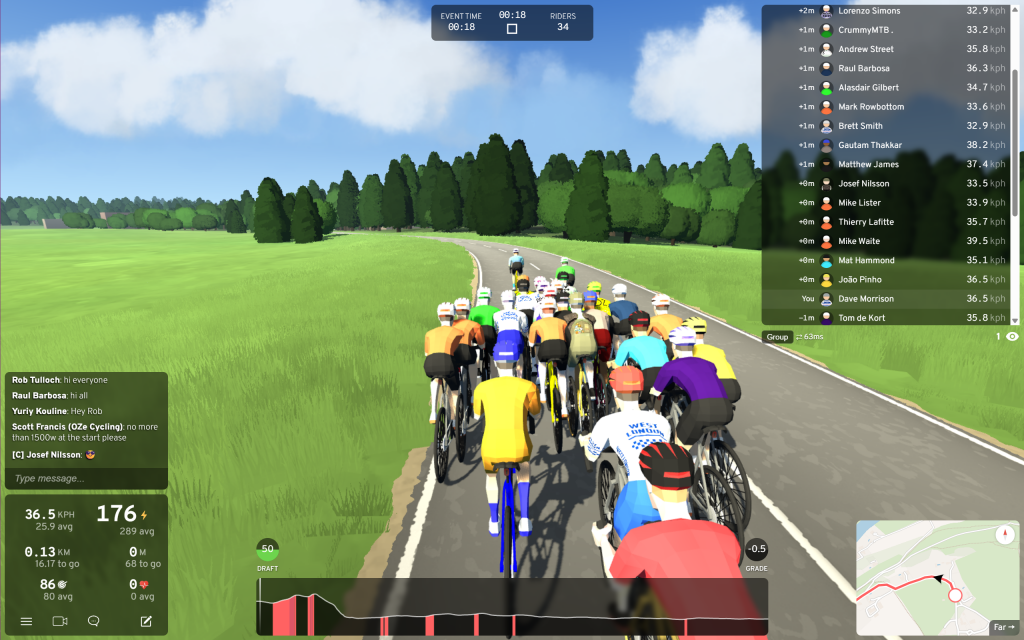The image size is (1024, 640).
Task: Focus the Type message chat input
Action: tap(85, 479)
